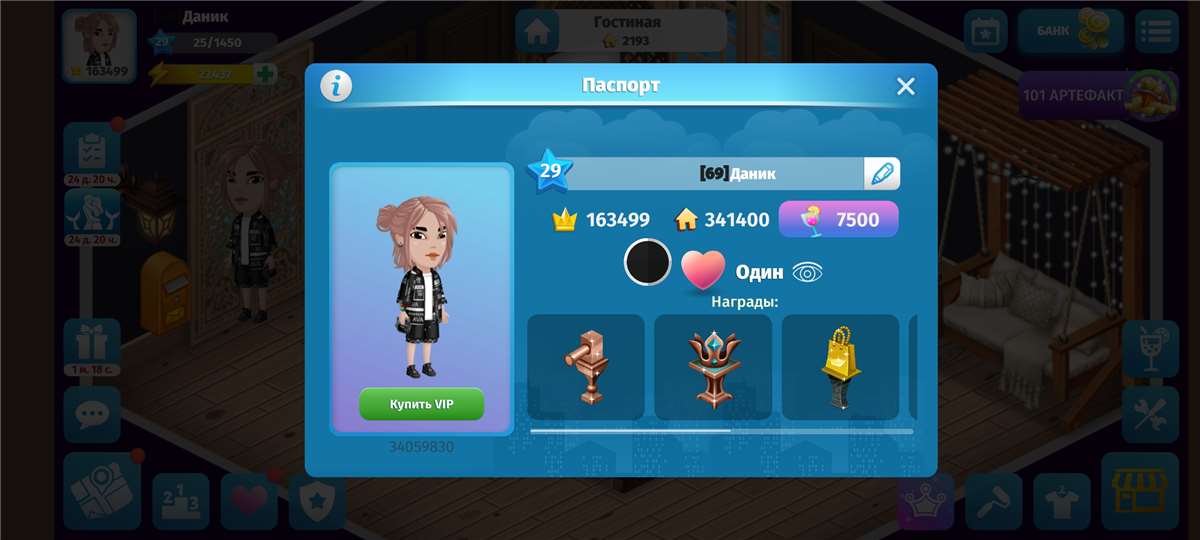Open the calendar star icon
Screen dimensions: 1200x540
(985, 31)
